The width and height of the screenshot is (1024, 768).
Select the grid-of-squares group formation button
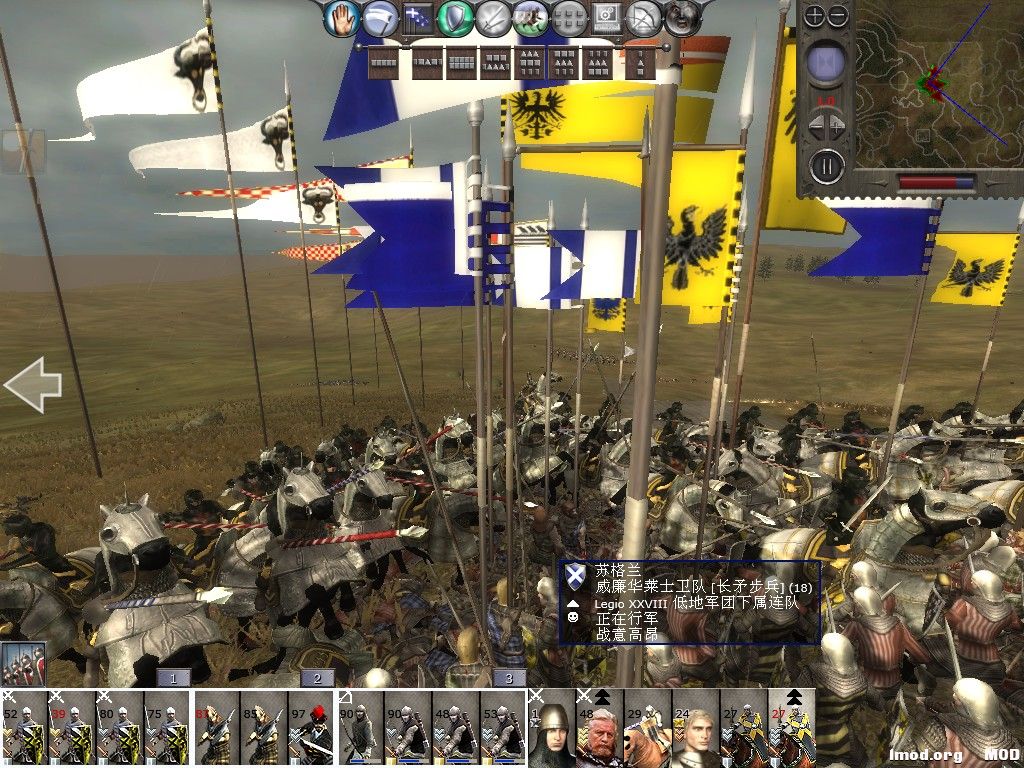[x=569, y=17]
